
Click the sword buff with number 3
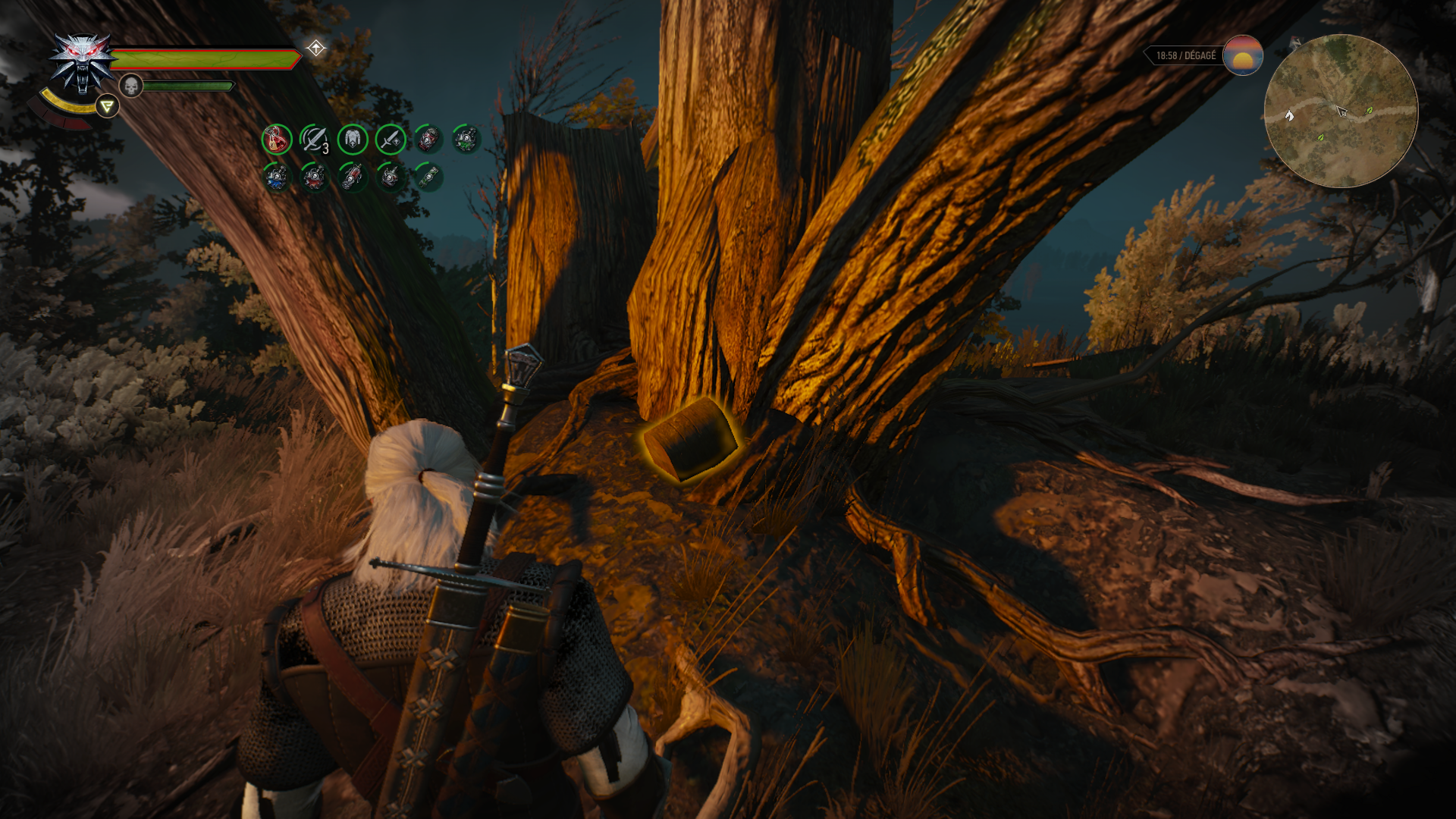315,140
